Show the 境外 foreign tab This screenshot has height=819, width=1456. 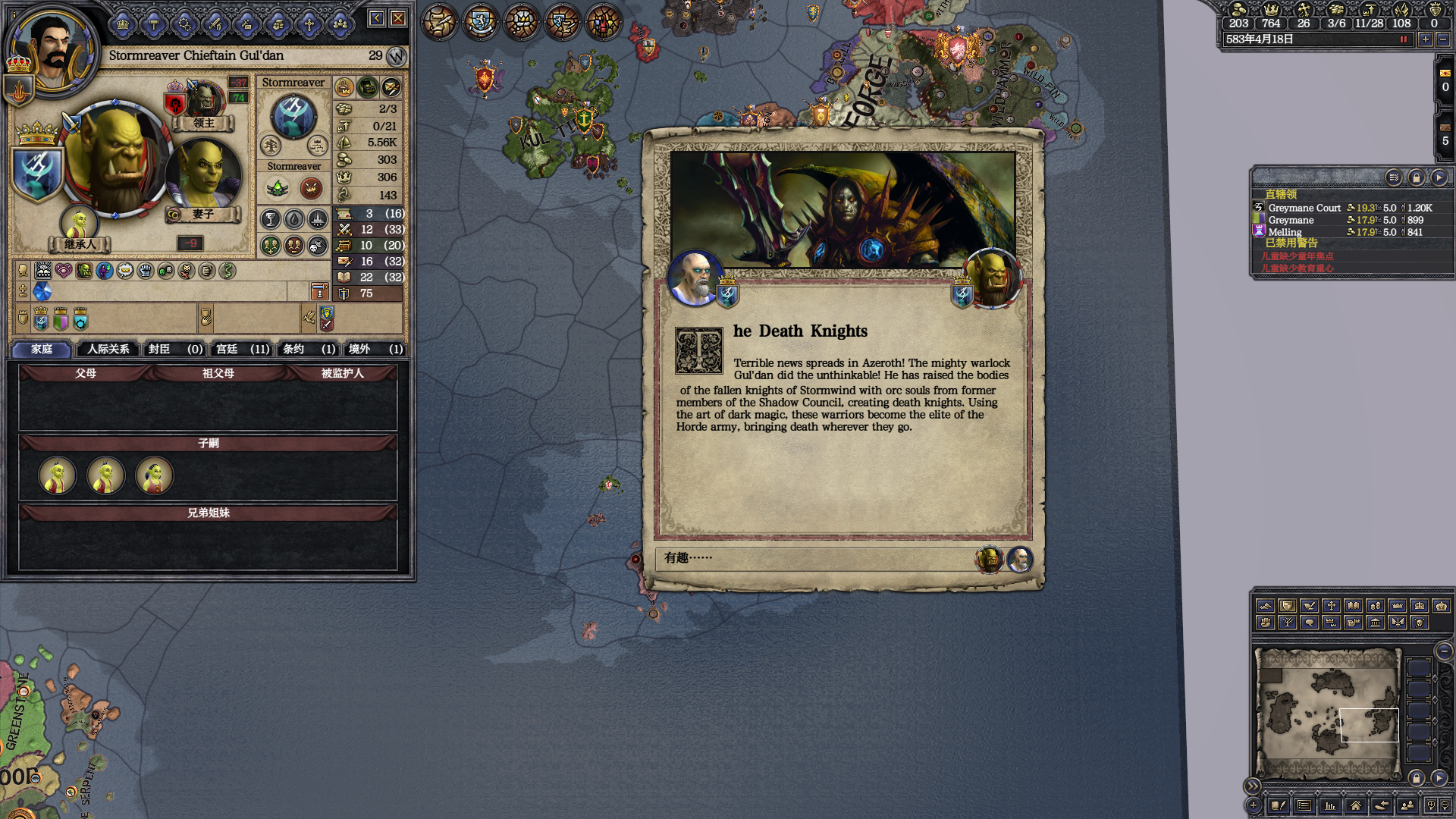tap(375, 349)
